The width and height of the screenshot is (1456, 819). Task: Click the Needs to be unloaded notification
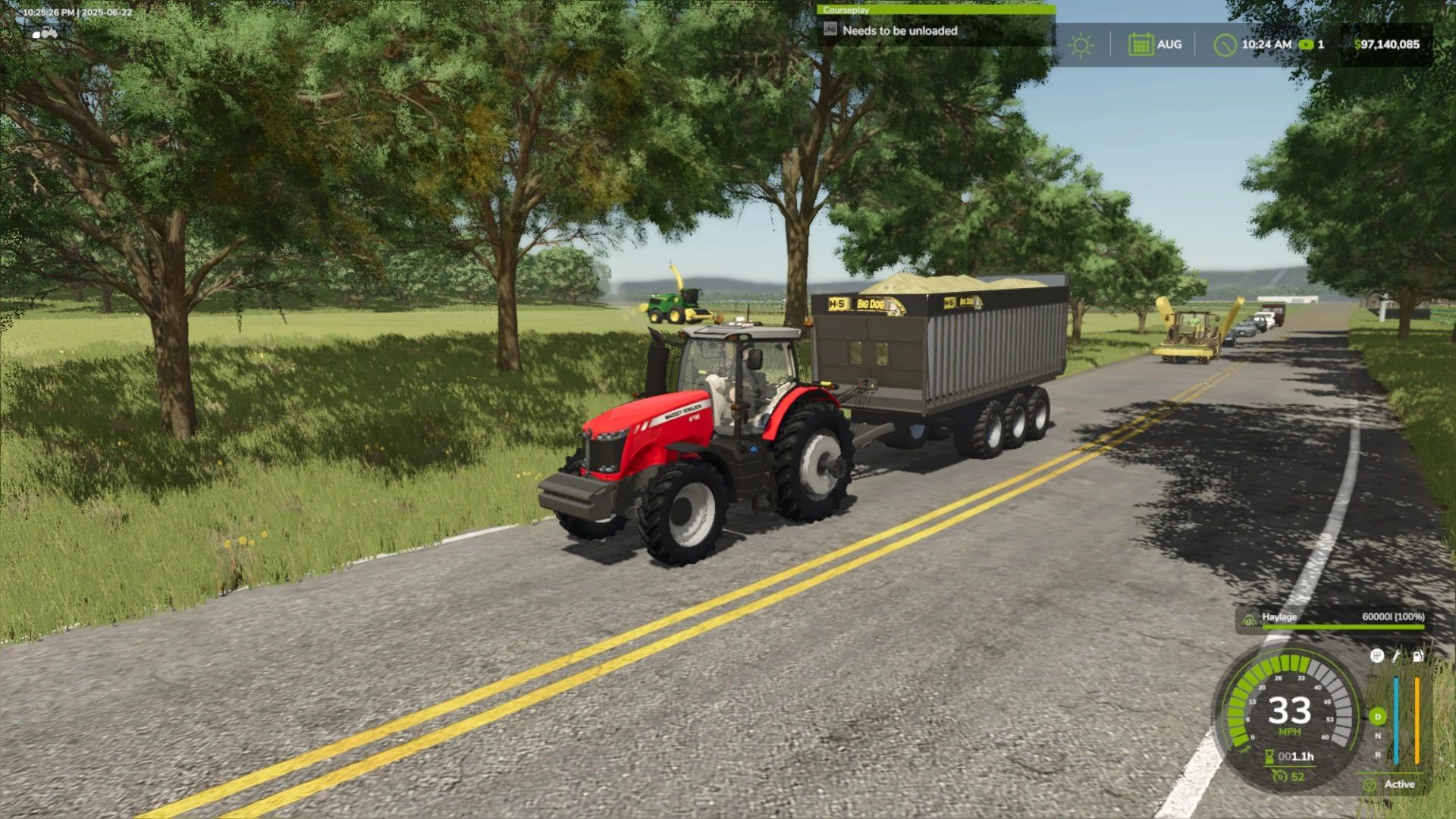pos(899,31)
